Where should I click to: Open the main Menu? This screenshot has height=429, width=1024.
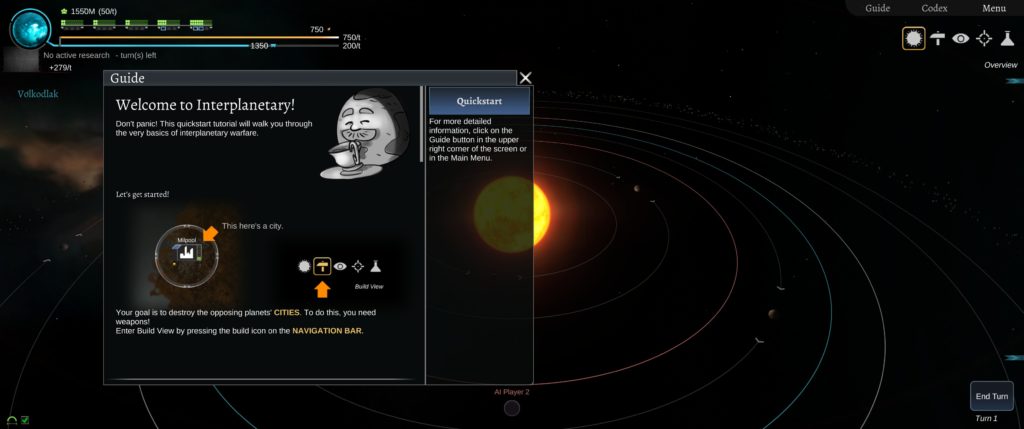point(993,8)
